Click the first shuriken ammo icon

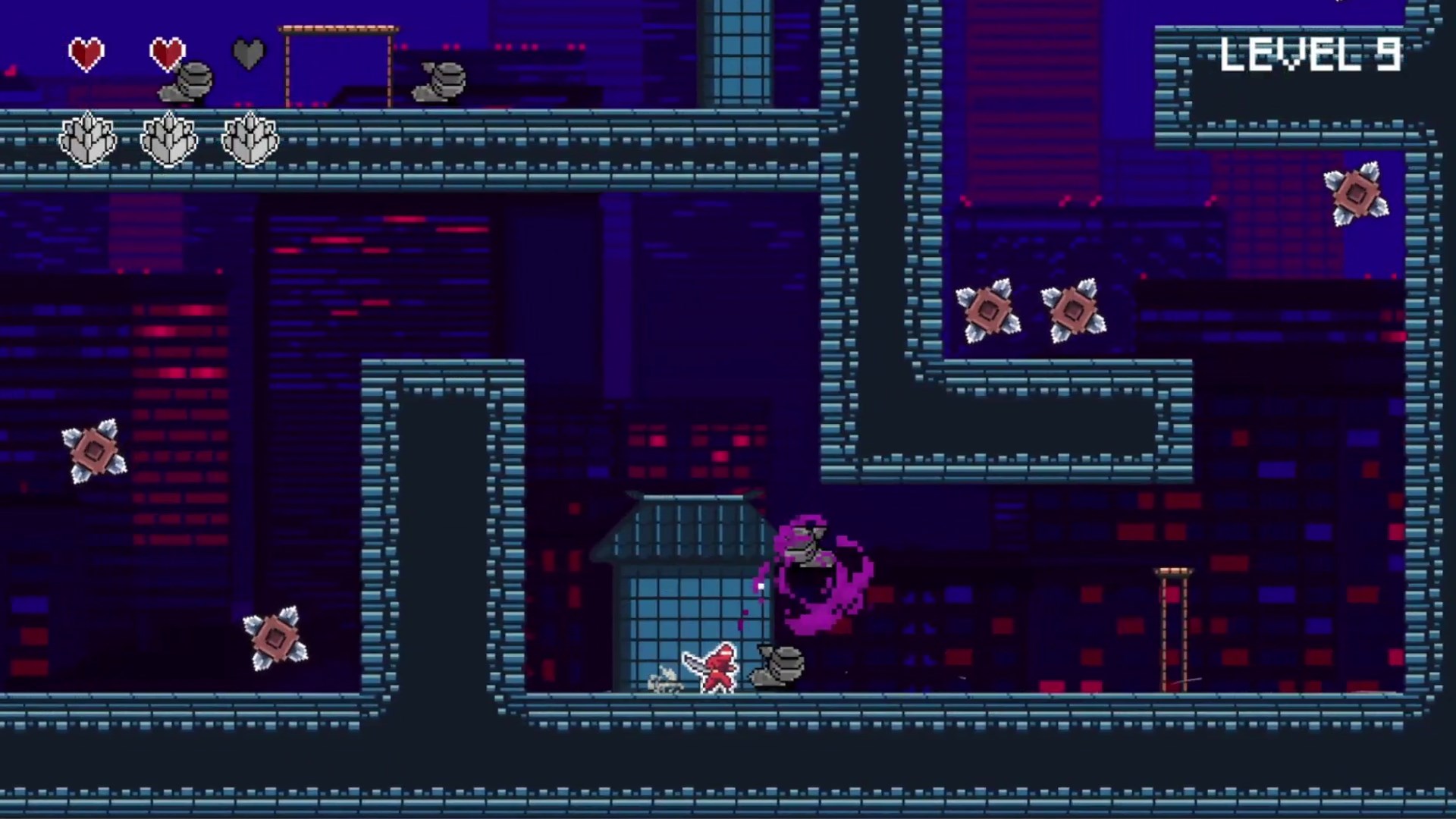click(87, 139)
